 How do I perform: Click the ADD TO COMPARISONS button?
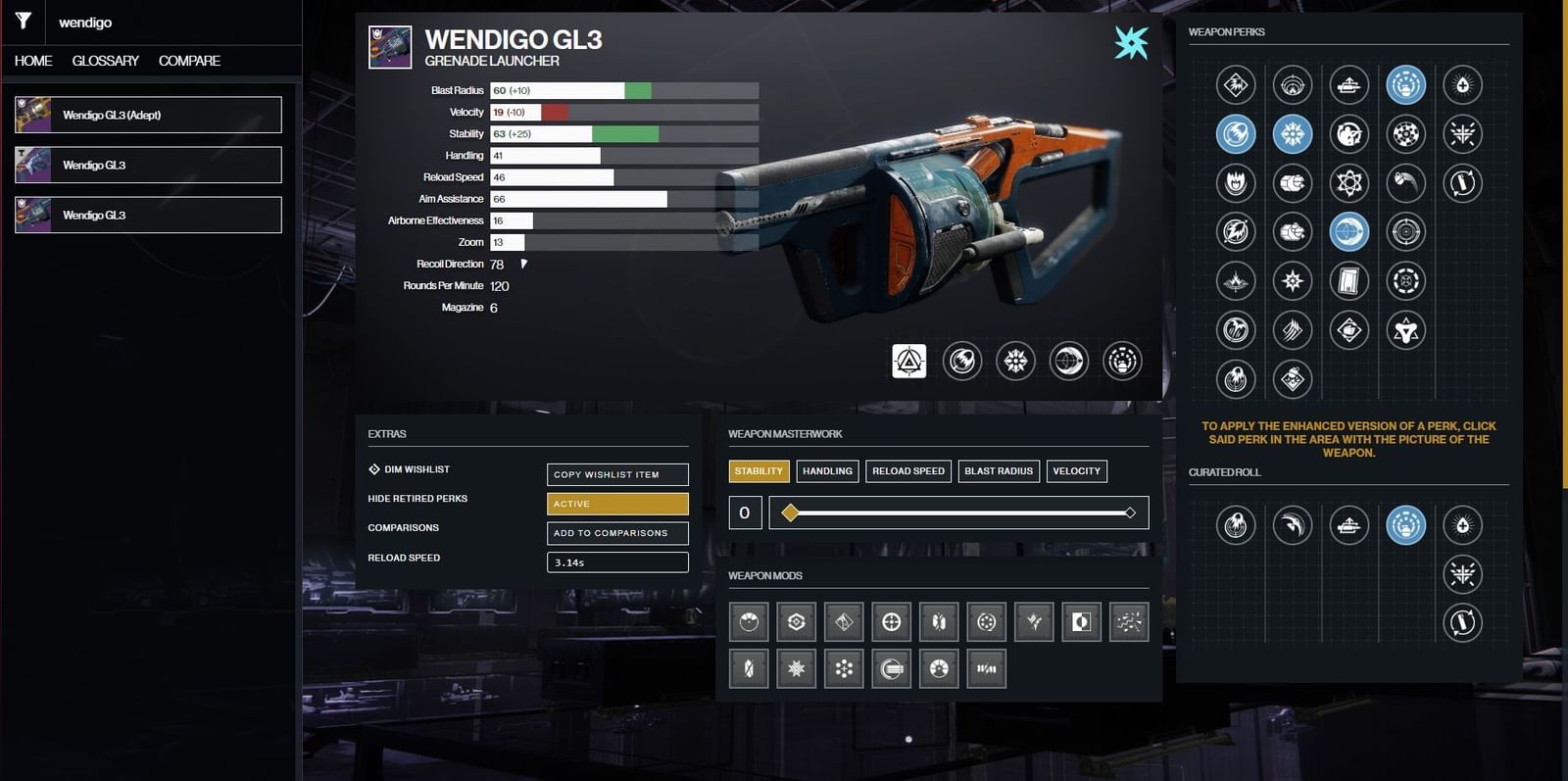[616, 533]
